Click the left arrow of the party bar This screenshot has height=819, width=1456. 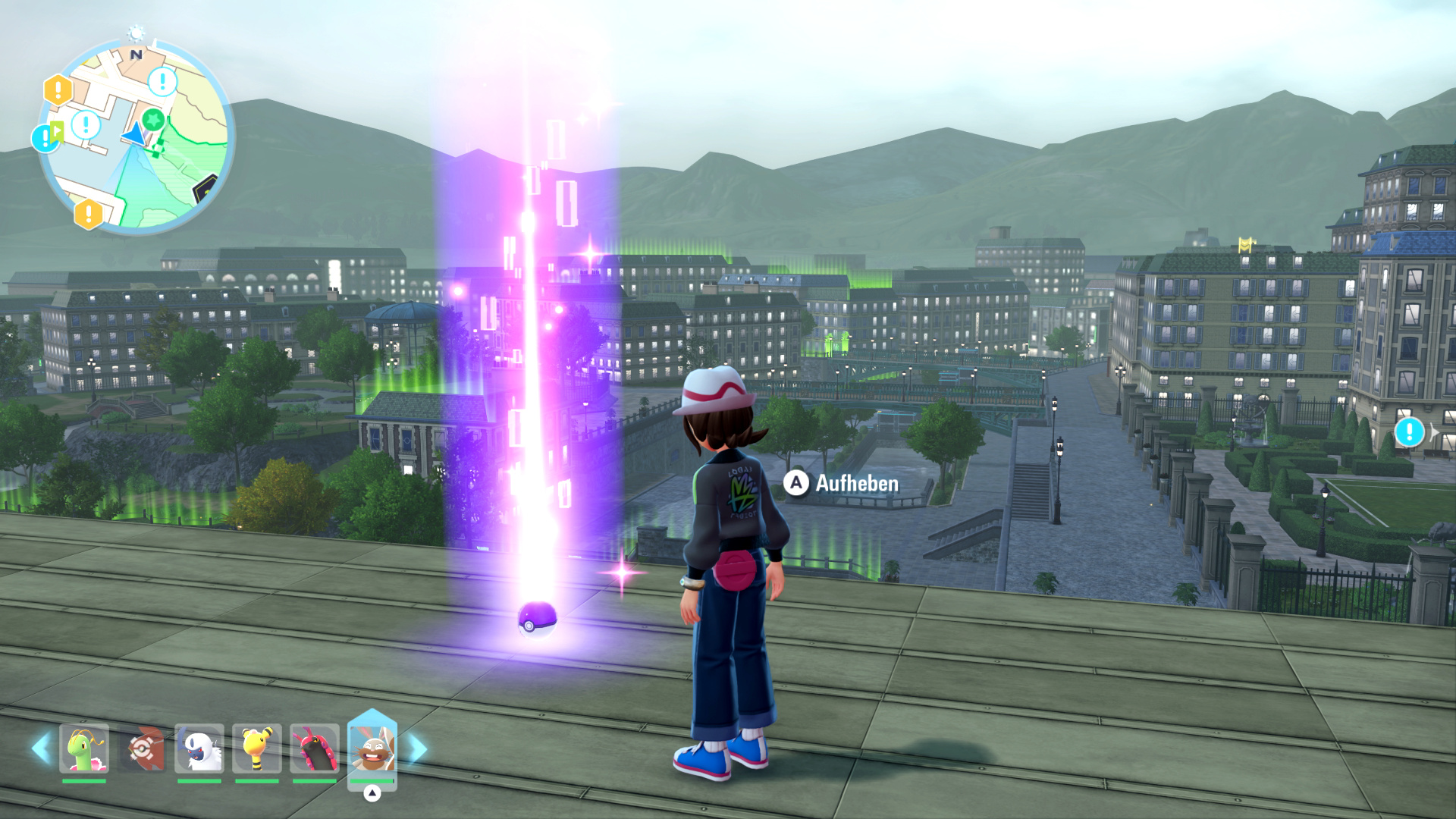[x=41, y=748]
